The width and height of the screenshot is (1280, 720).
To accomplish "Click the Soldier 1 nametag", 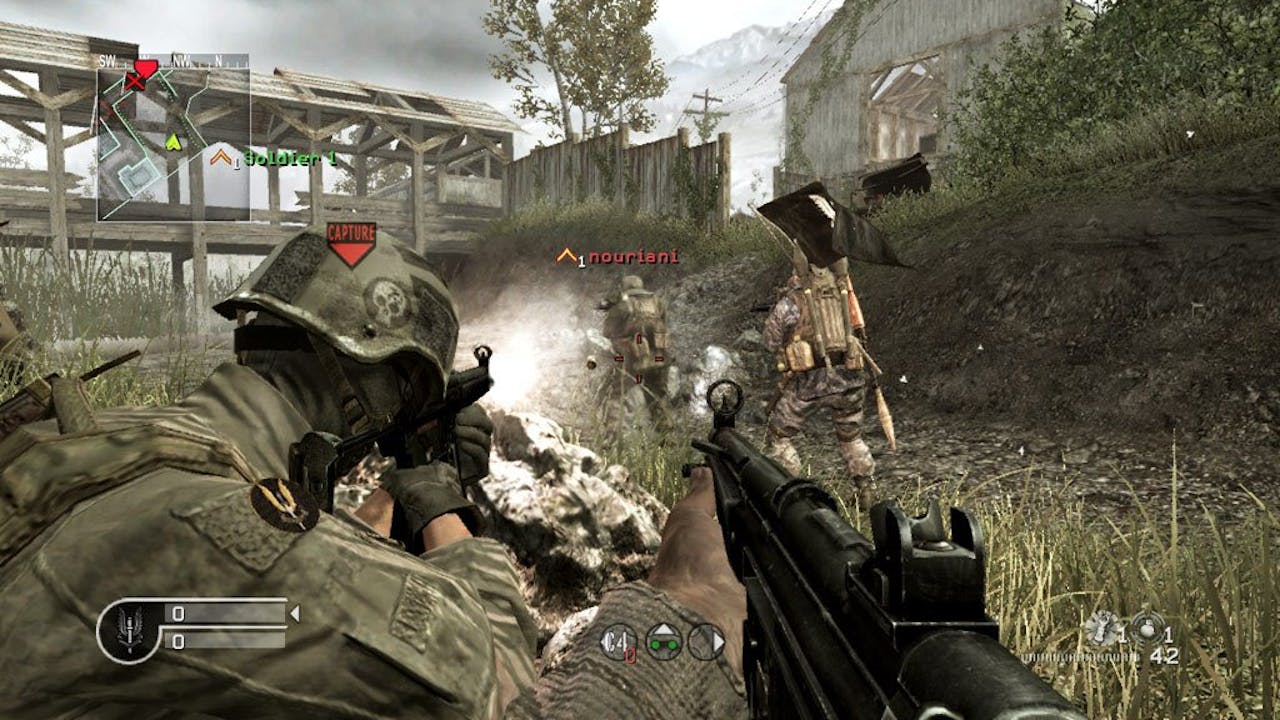I will click(290, 157).
